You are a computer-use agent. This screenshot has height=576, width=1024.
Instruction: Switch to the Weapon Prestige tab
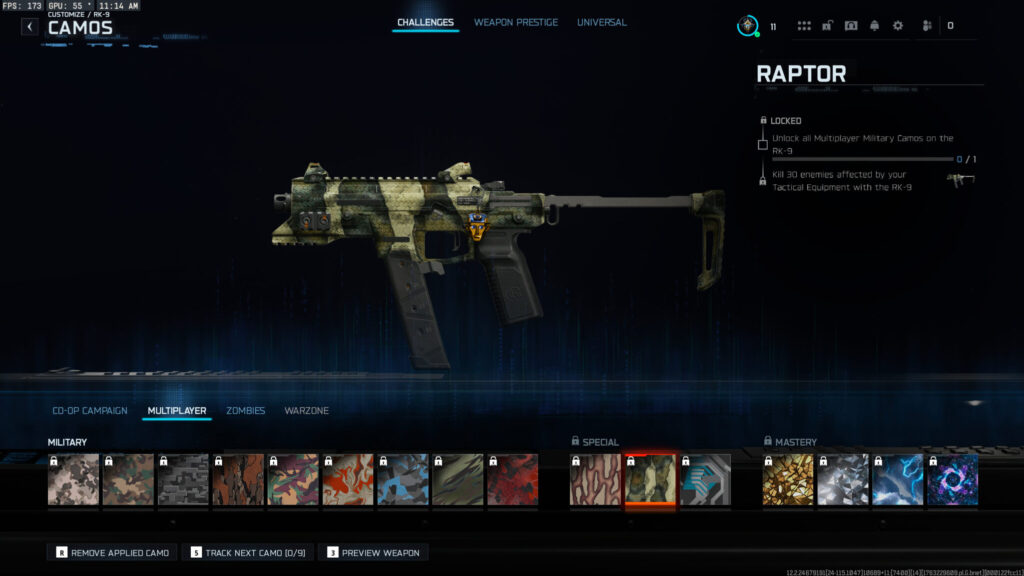(516, 22)
